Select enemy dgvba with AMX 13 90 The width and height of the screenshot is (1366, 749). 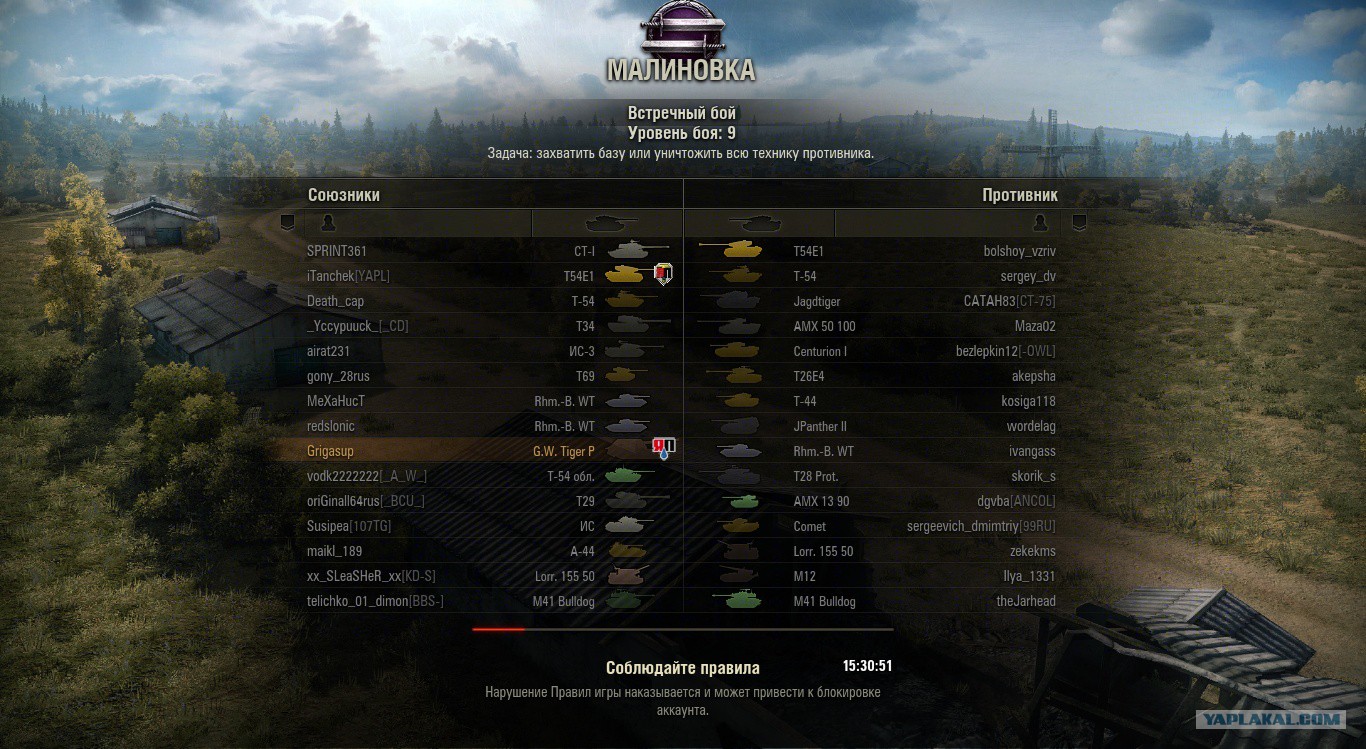(x=1022, y=501)
